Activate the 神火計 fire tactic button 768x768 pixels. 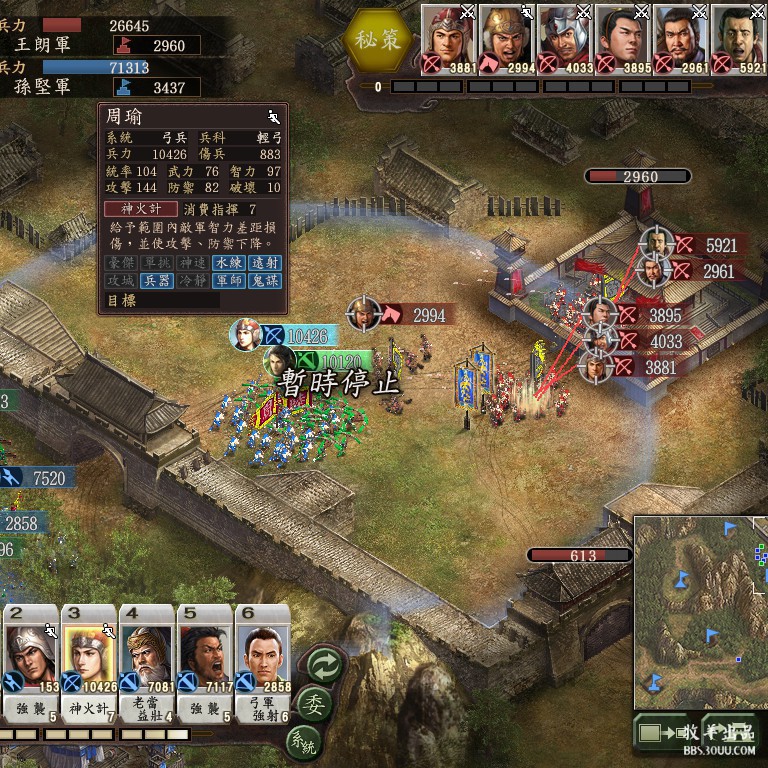[88, 708]
